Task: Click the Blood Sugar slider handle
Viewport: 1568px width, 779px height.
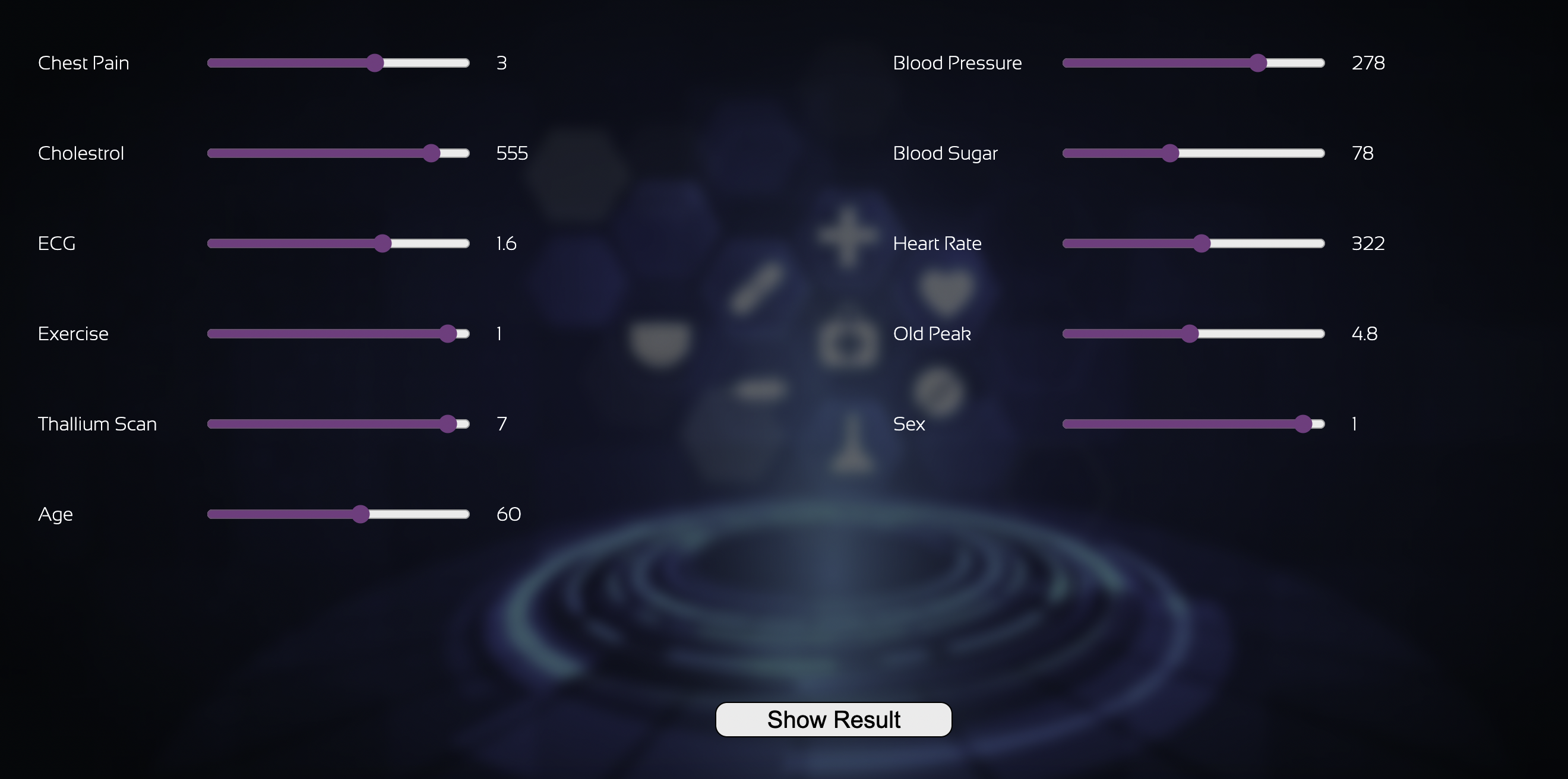Action: click(1170, 153)
